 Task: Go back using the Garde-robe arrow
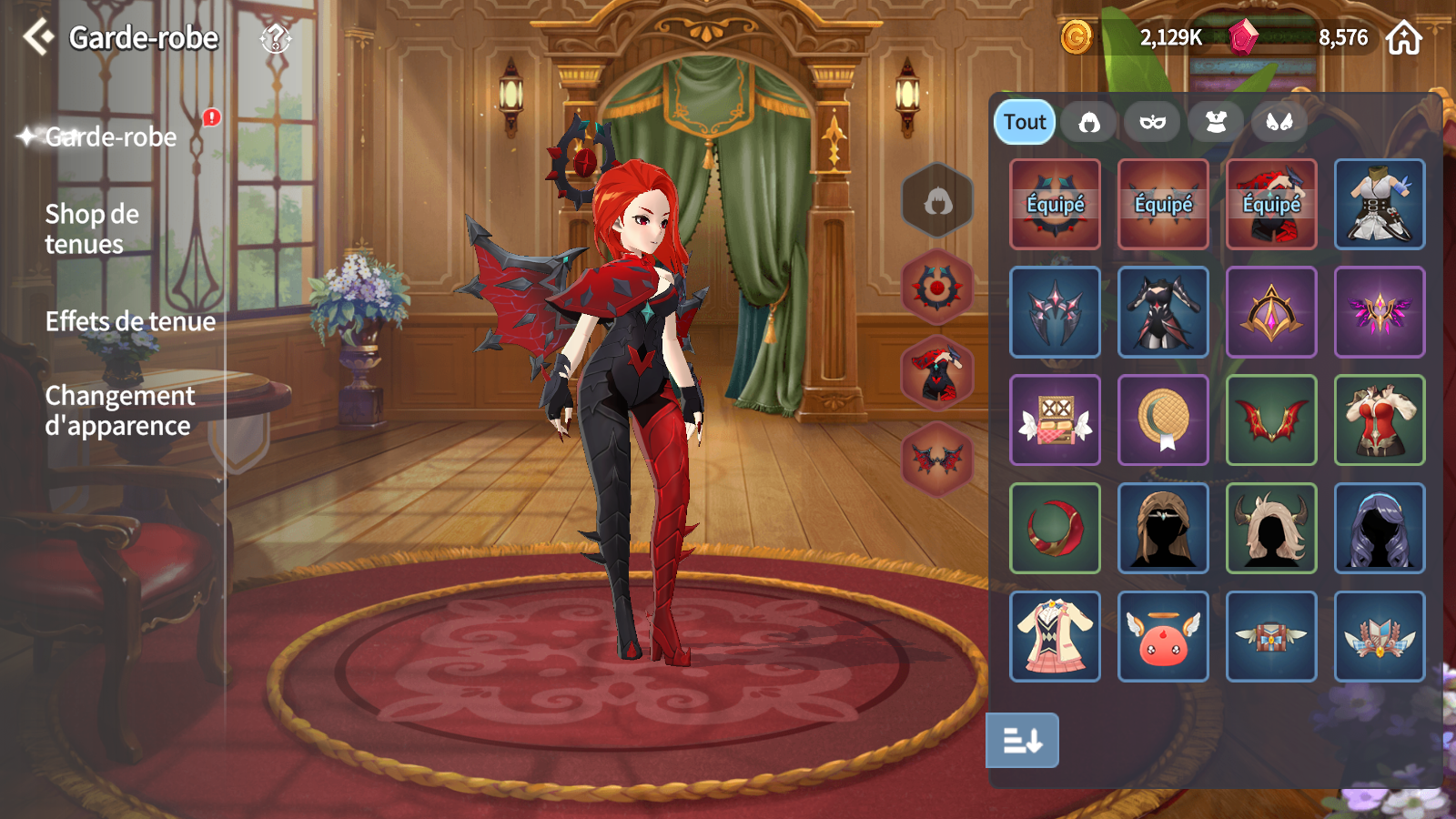pos(38,37)
